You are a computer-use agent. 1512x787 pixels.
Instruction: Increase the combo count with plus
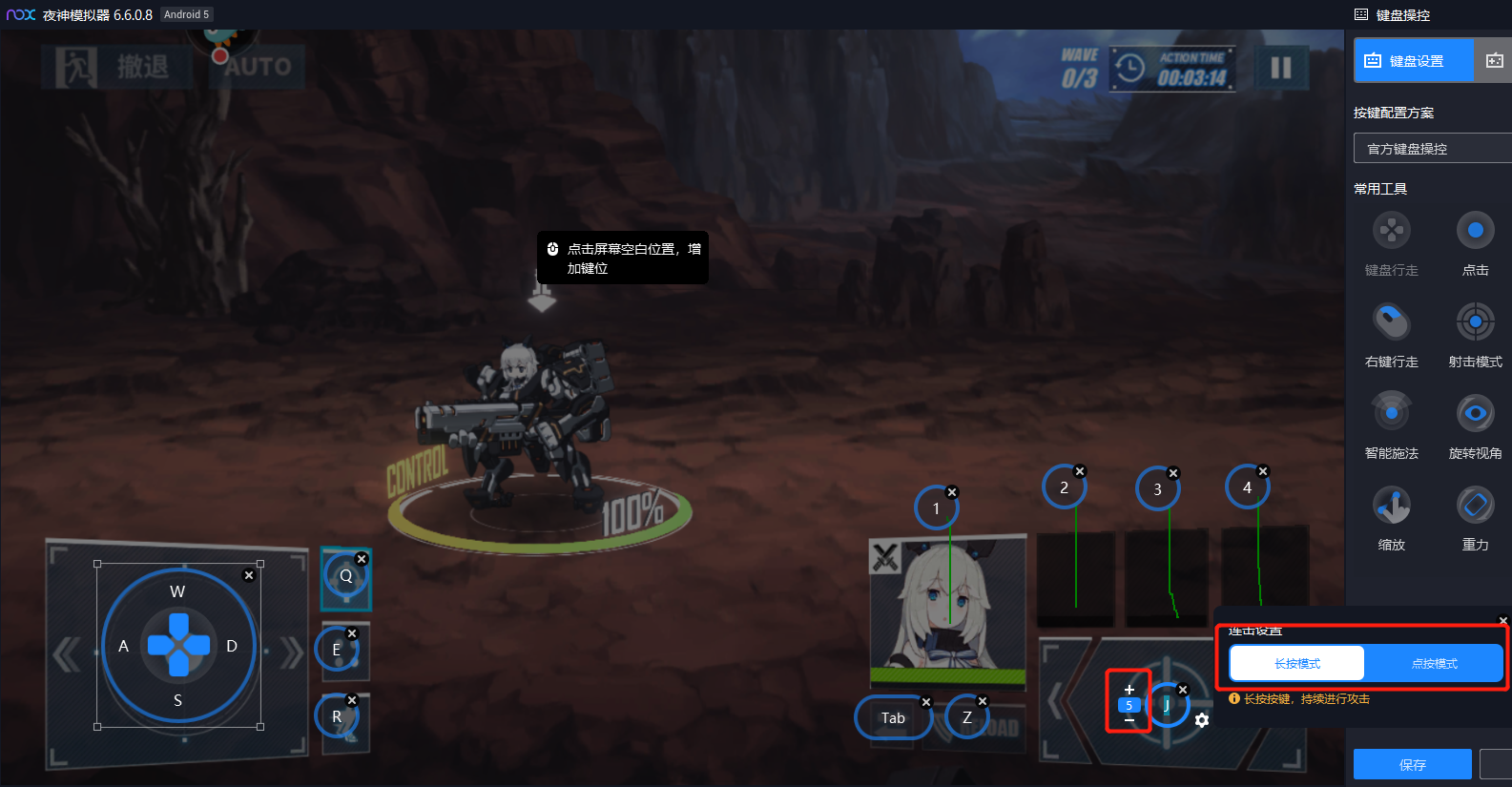coord(1129,690)
